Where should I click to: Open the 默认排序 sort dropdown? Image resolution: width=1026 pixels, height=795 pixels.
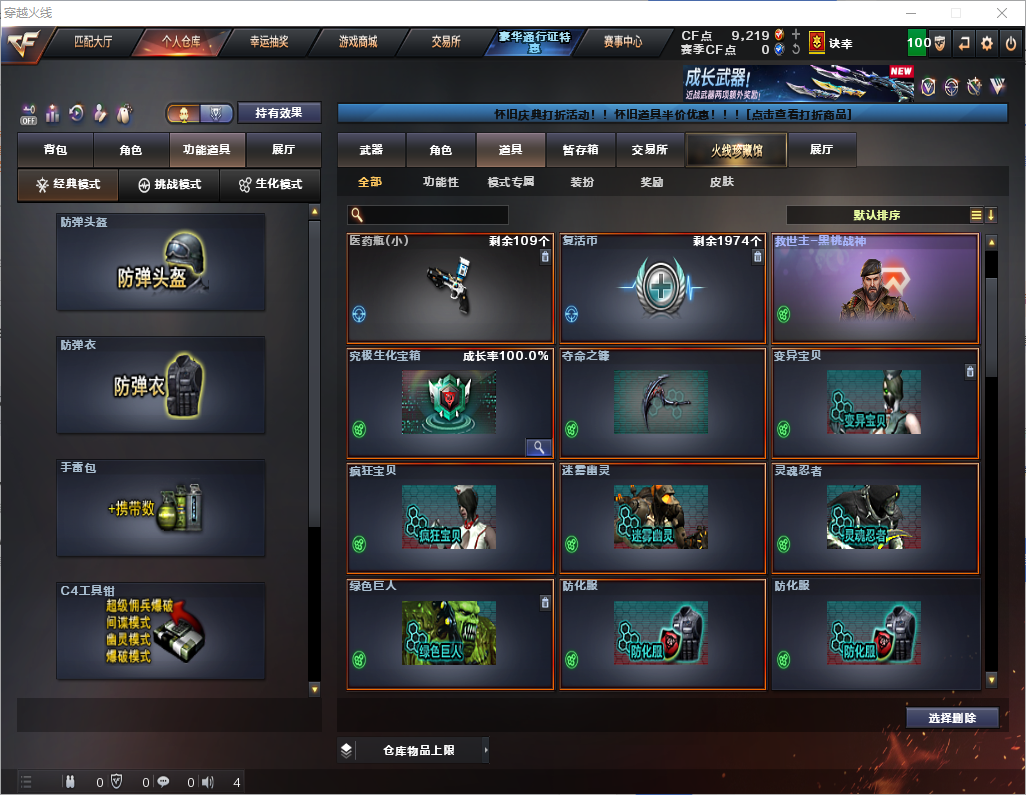(876, 215)
